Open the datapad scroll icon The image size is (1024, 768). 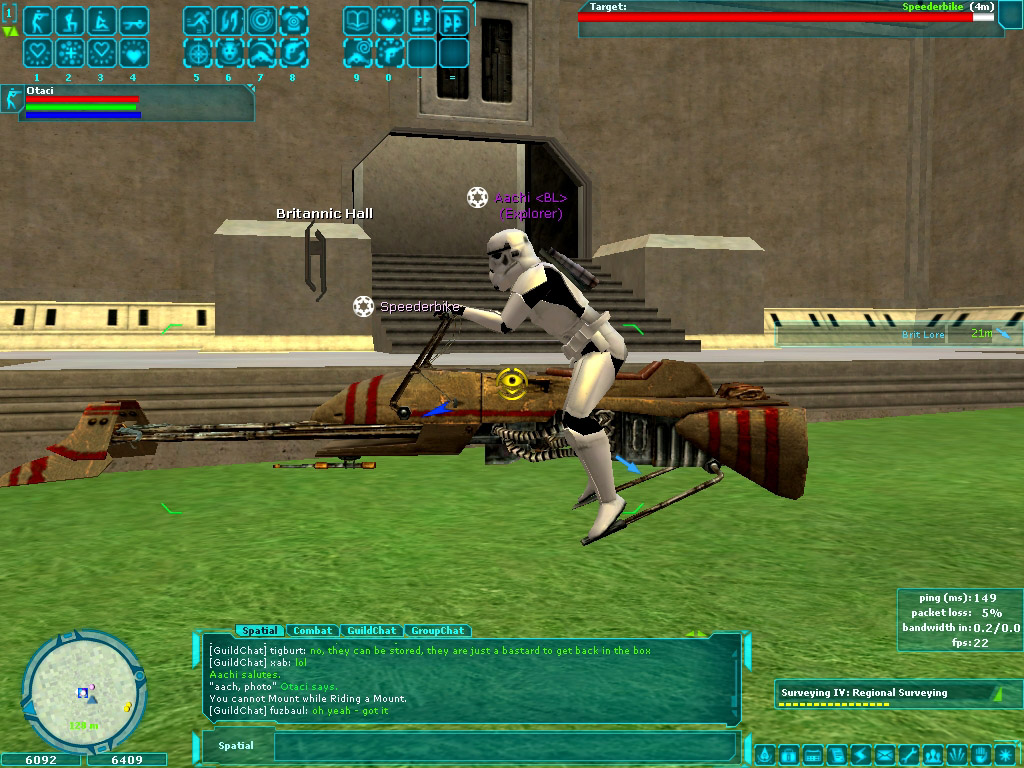click(x=837, y=754)
